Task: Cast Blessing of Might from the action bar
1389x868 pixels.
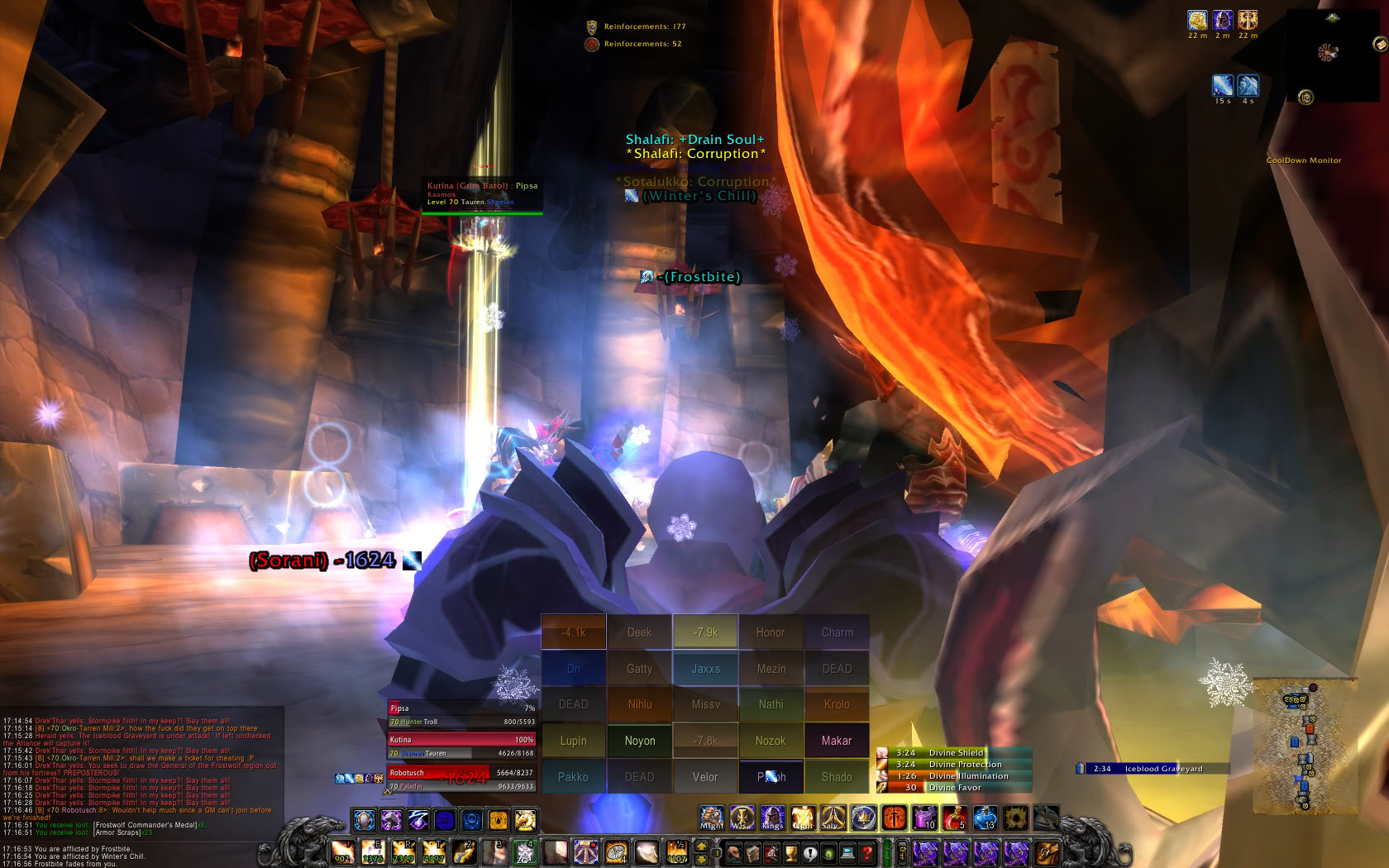Action: click(712, 818)
